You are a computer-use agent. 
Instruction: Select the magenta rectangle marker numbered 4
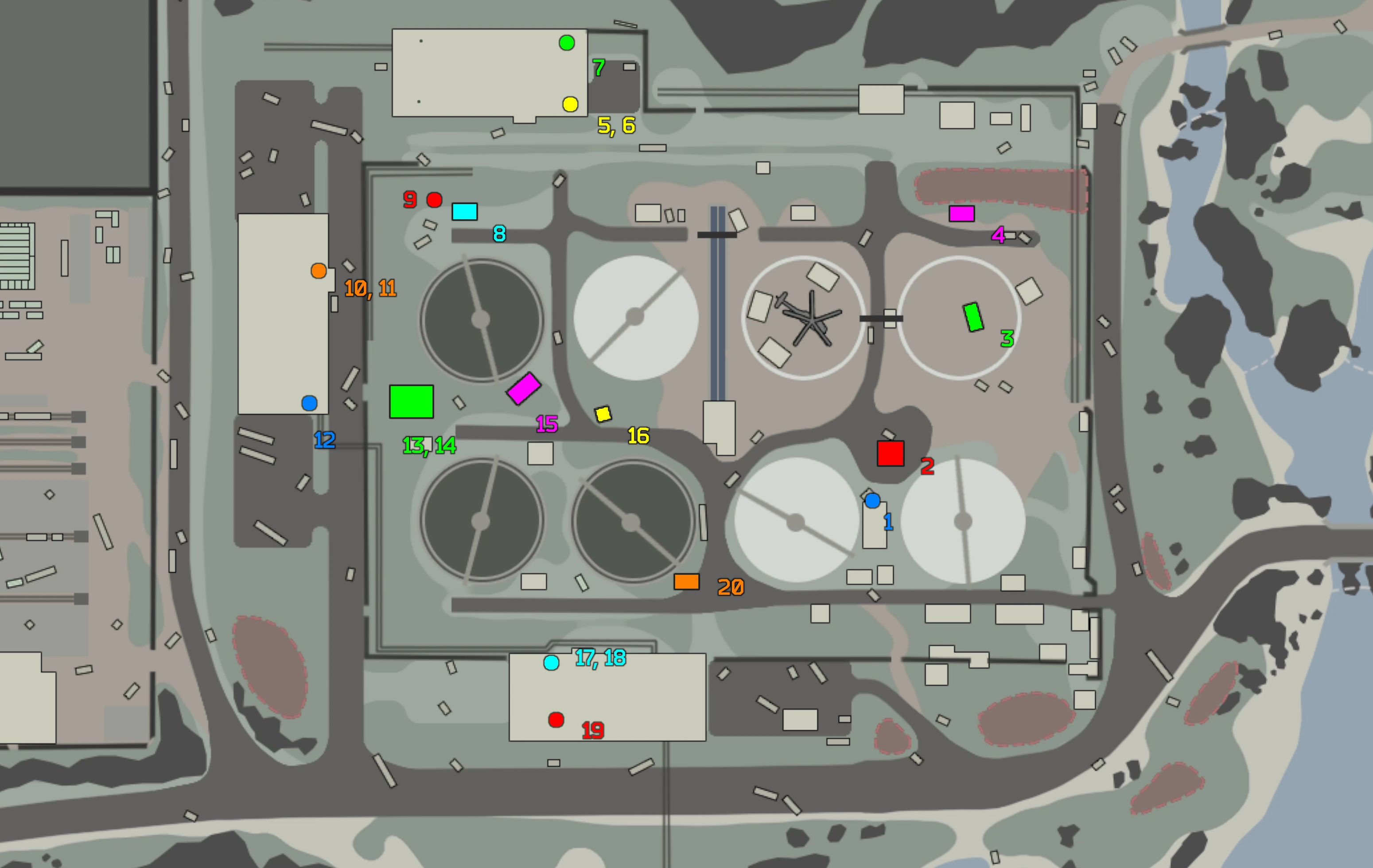click(961, 214)
